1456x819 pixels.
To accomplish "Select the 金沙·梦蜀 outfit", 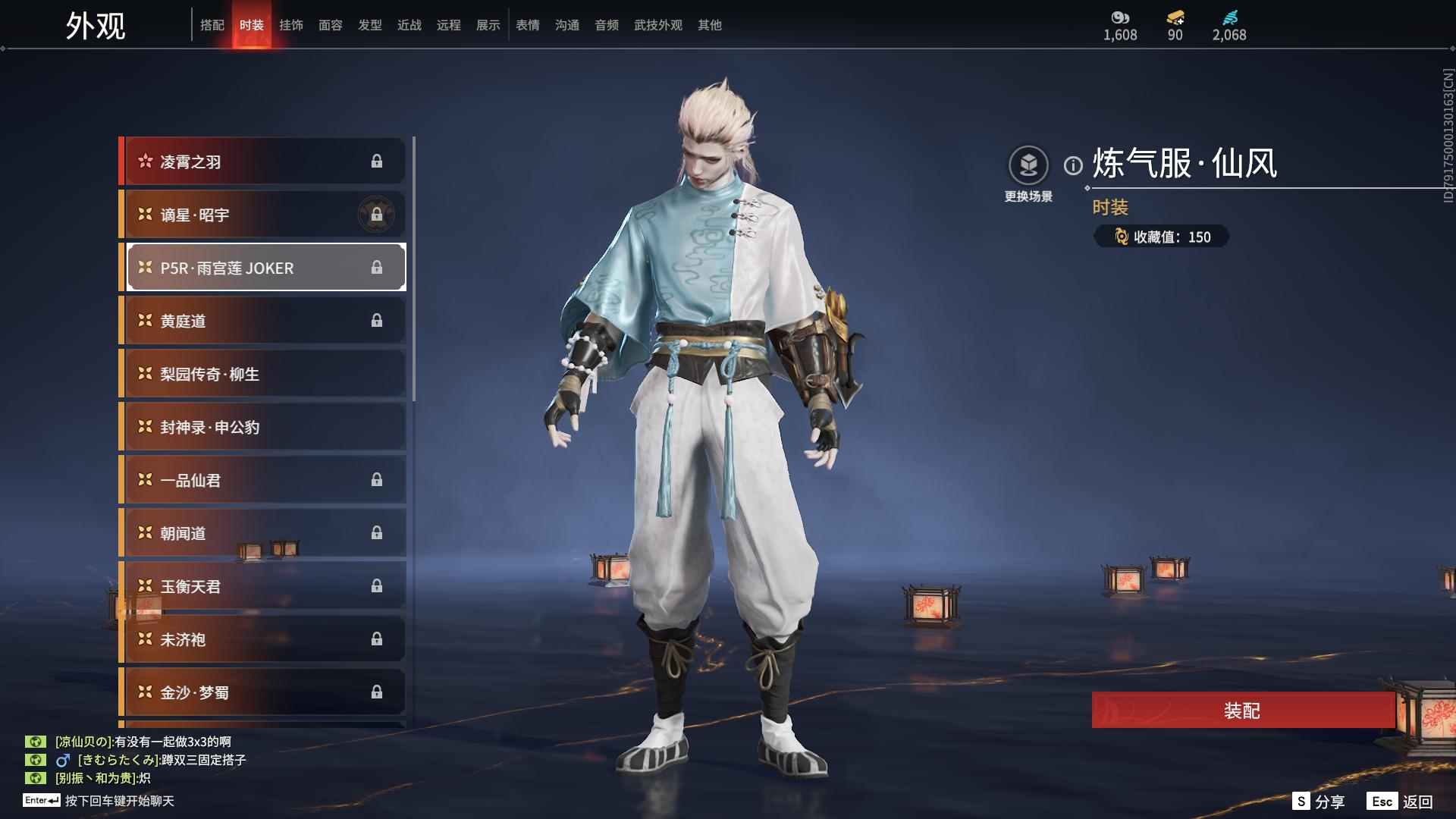I will (x=262, y=692).
